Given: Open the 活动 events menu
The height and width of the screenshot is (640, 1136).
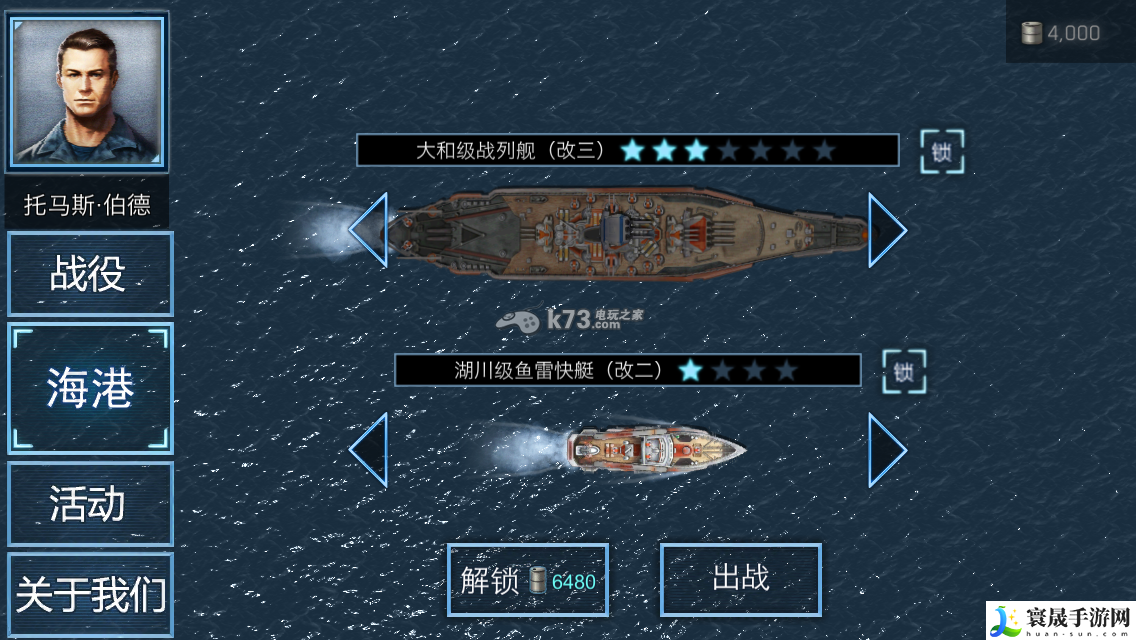Looking at the screenshot, I should point(90,503).
